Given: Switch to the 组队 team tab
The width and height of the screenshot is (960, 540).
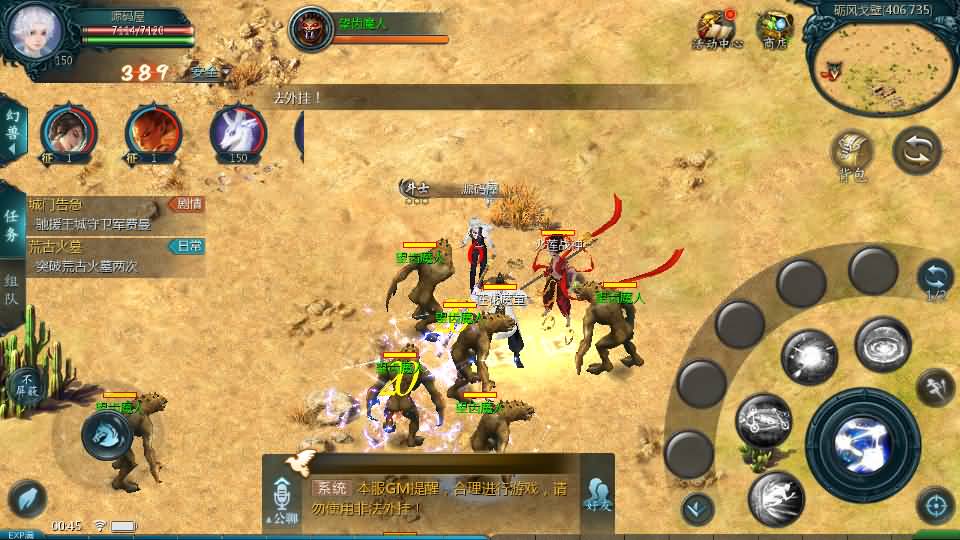Looking at the screenshot, I should point(12,292).
